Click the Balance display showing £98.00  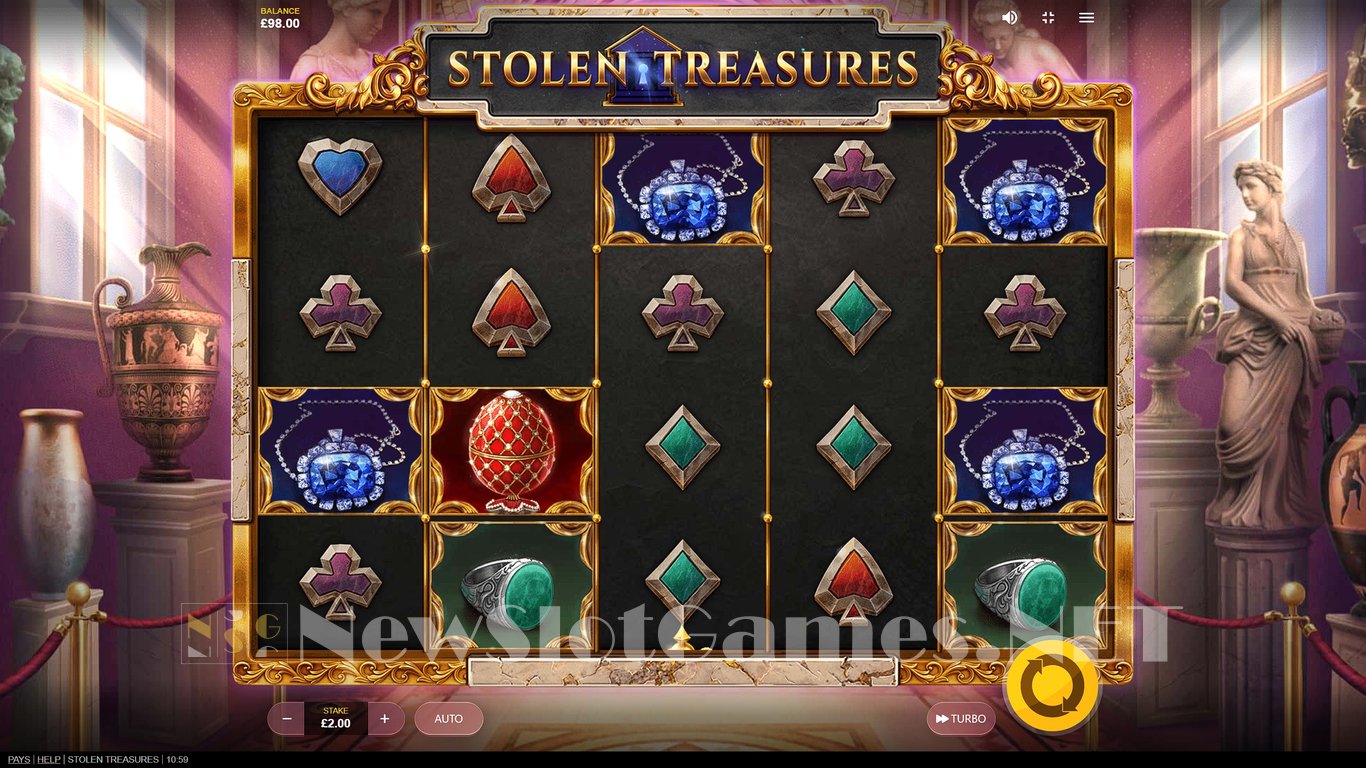tap(280, 17)
